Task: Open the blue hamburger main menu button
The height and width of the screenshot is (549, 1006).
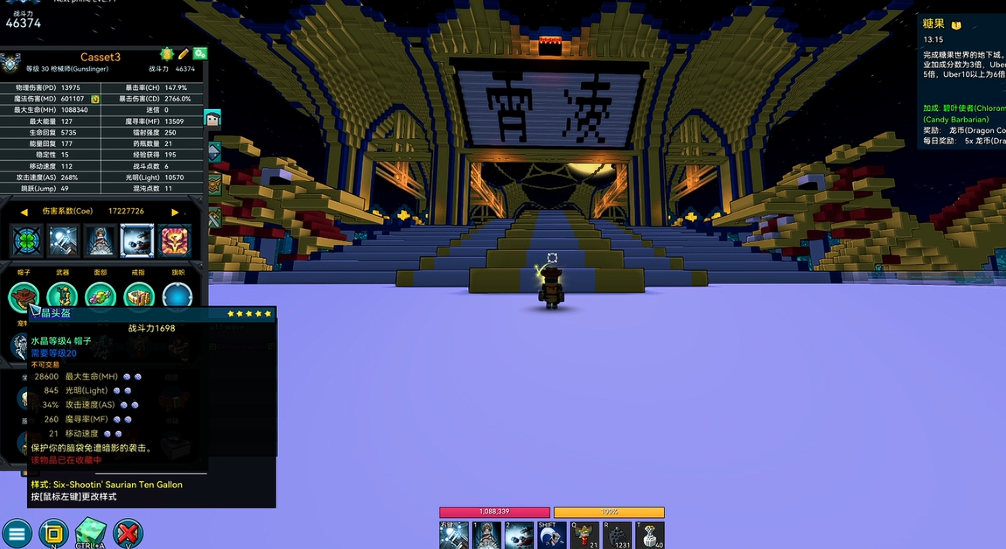Action: [x=17, y=533]
